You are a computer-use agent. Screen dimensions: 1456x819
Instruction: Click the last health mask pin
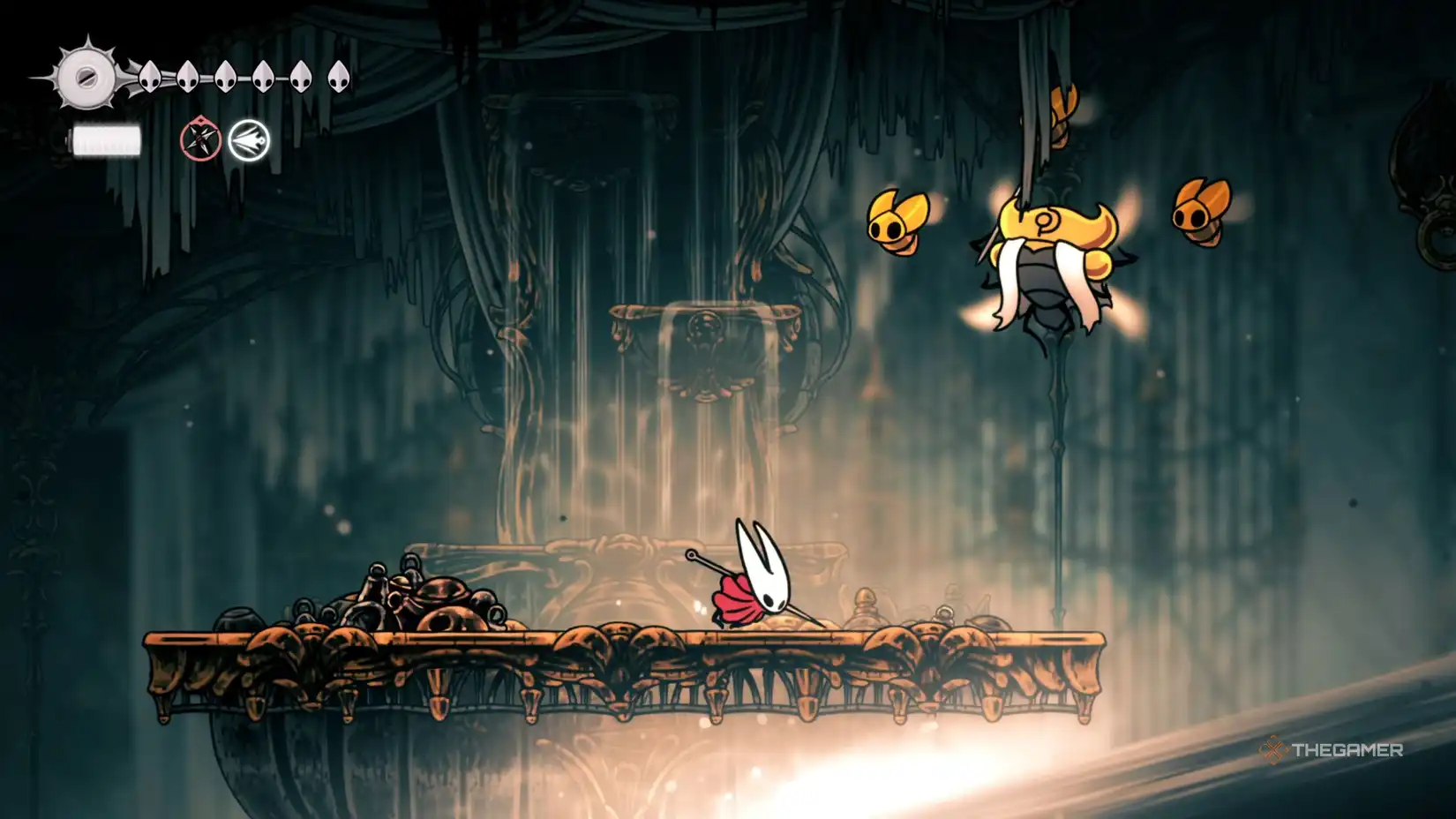pos(338,75)
